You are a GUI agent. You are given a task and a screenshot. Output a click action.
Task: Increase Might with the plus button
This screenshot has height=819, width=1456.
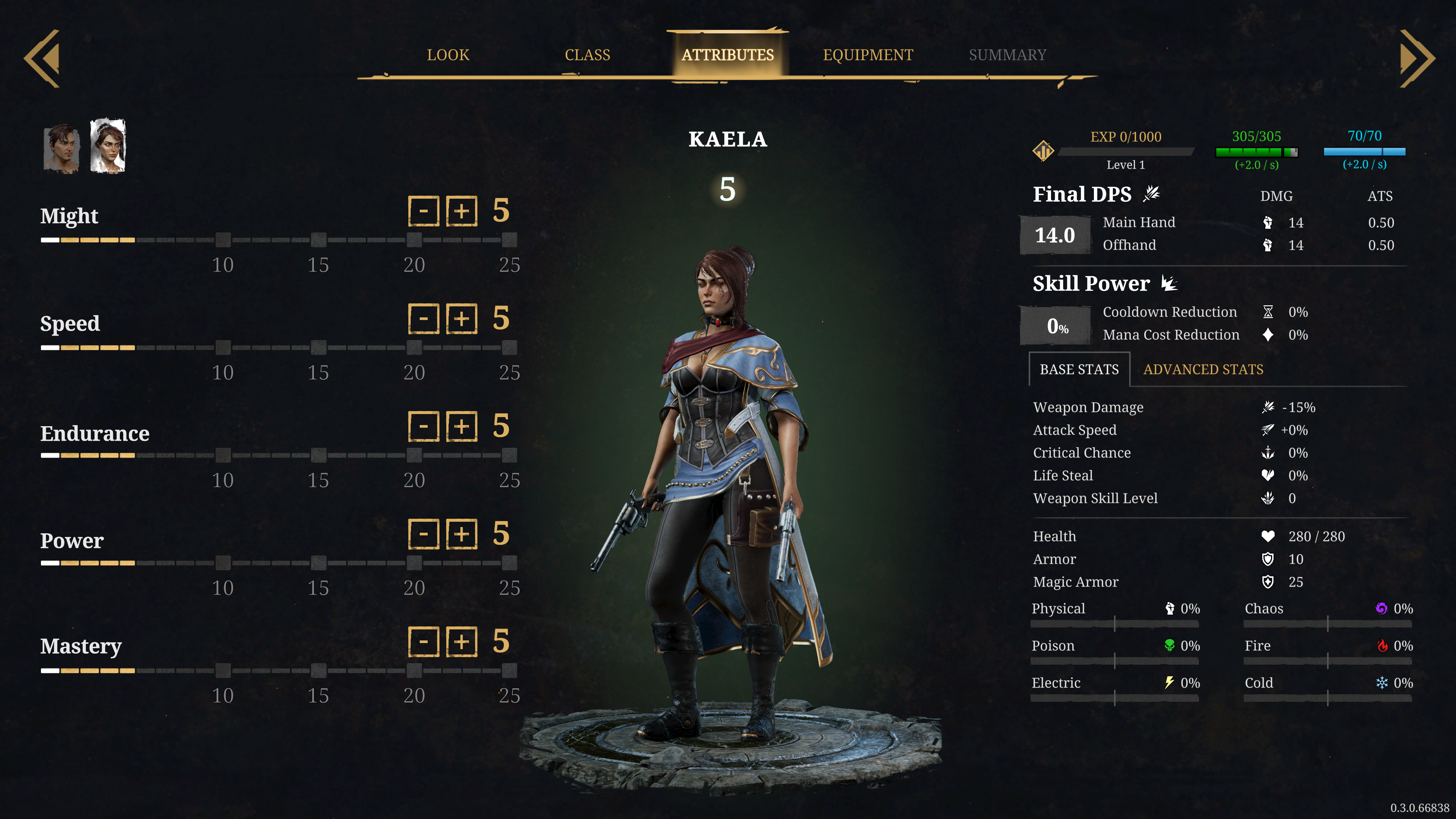coord(462,212)
